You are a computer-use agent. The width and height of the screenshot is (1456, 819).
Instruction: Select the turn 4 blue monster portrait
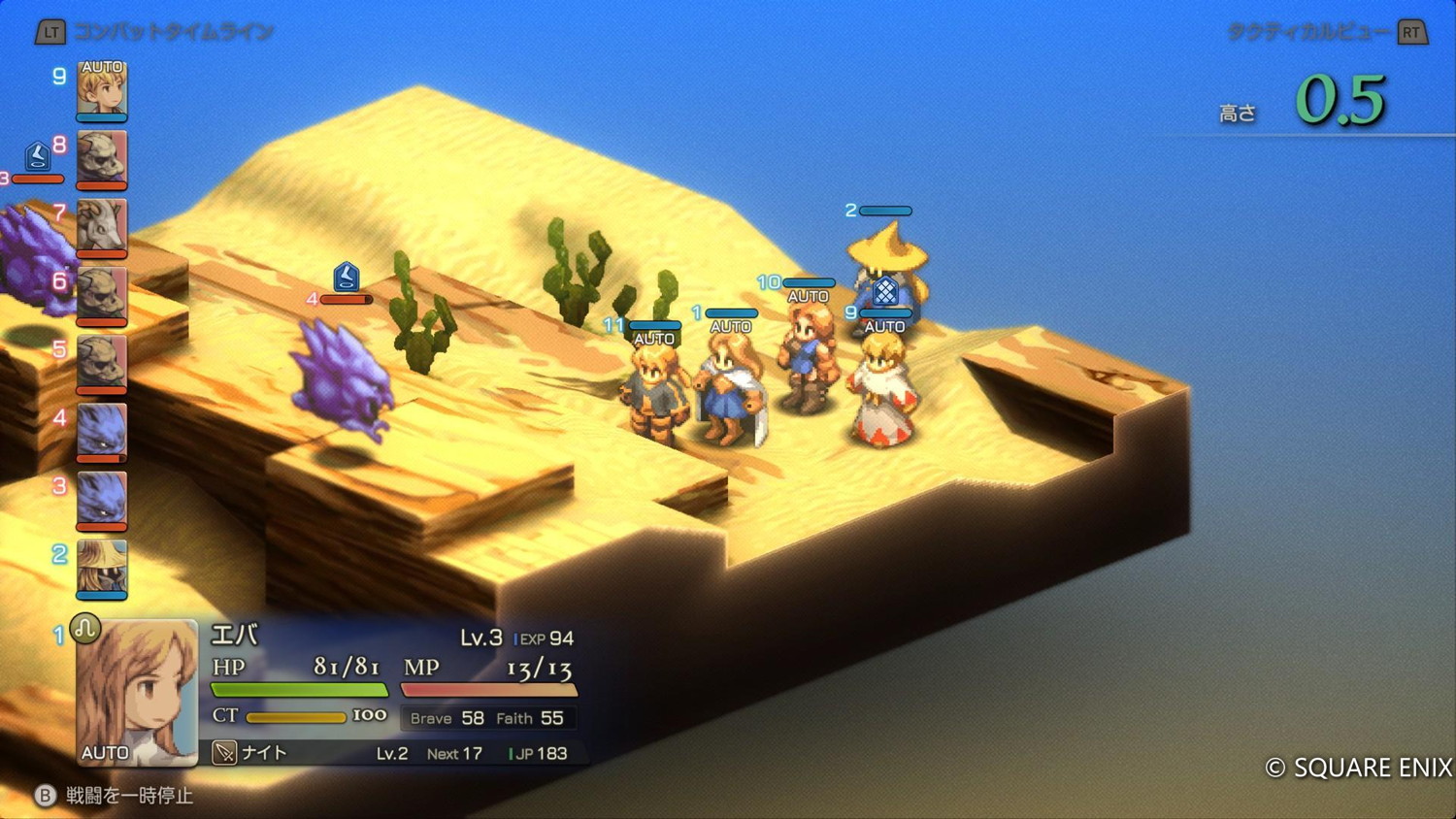(x=102, y=431)
